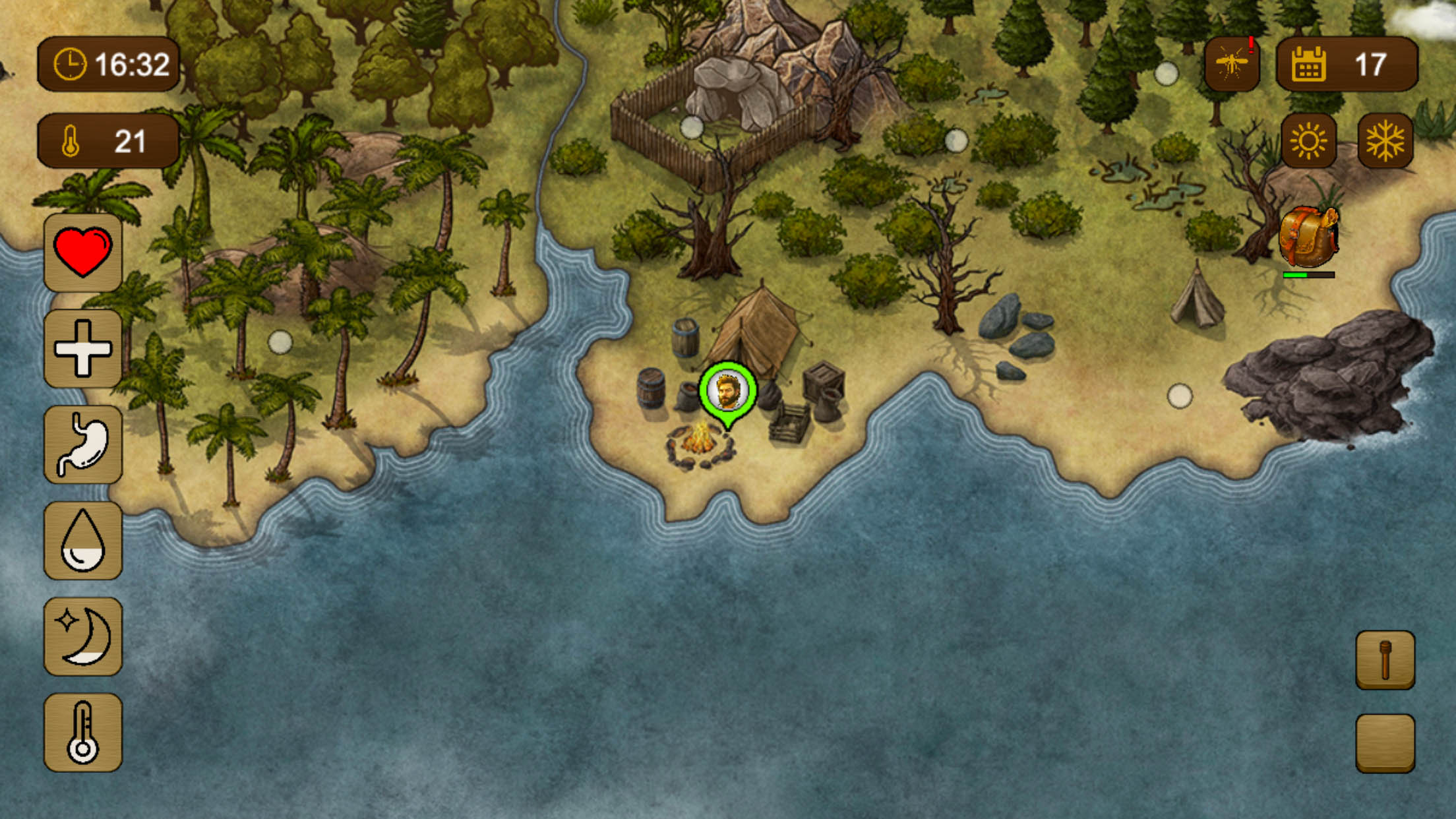The image size is (1456, 819).
Task: Open the stomach hunger status
Action: [83, 444]
